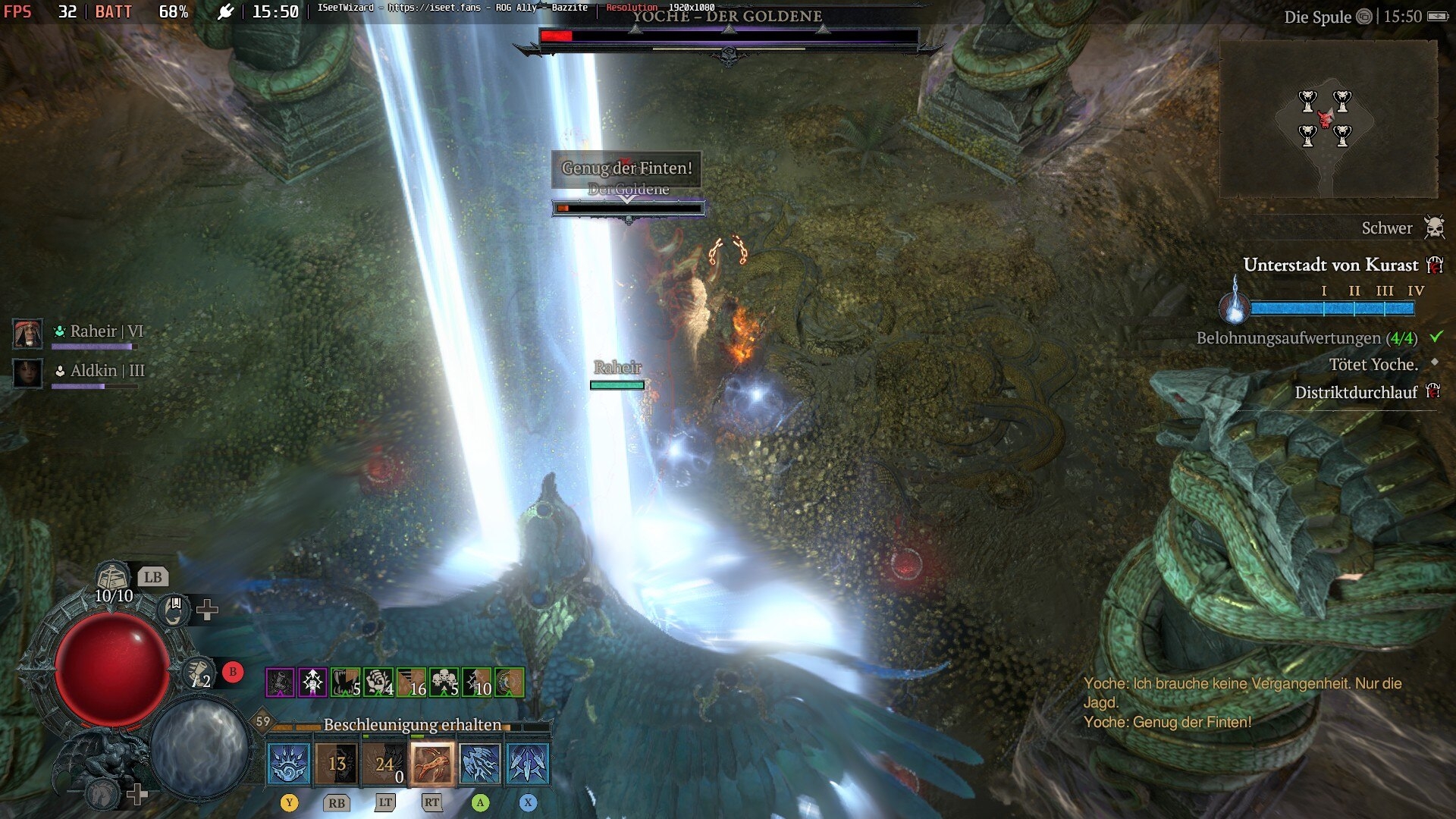Click the Schwer difficulty skull indicator
The image size is (1456, 819).
(x=1434, y=227)
